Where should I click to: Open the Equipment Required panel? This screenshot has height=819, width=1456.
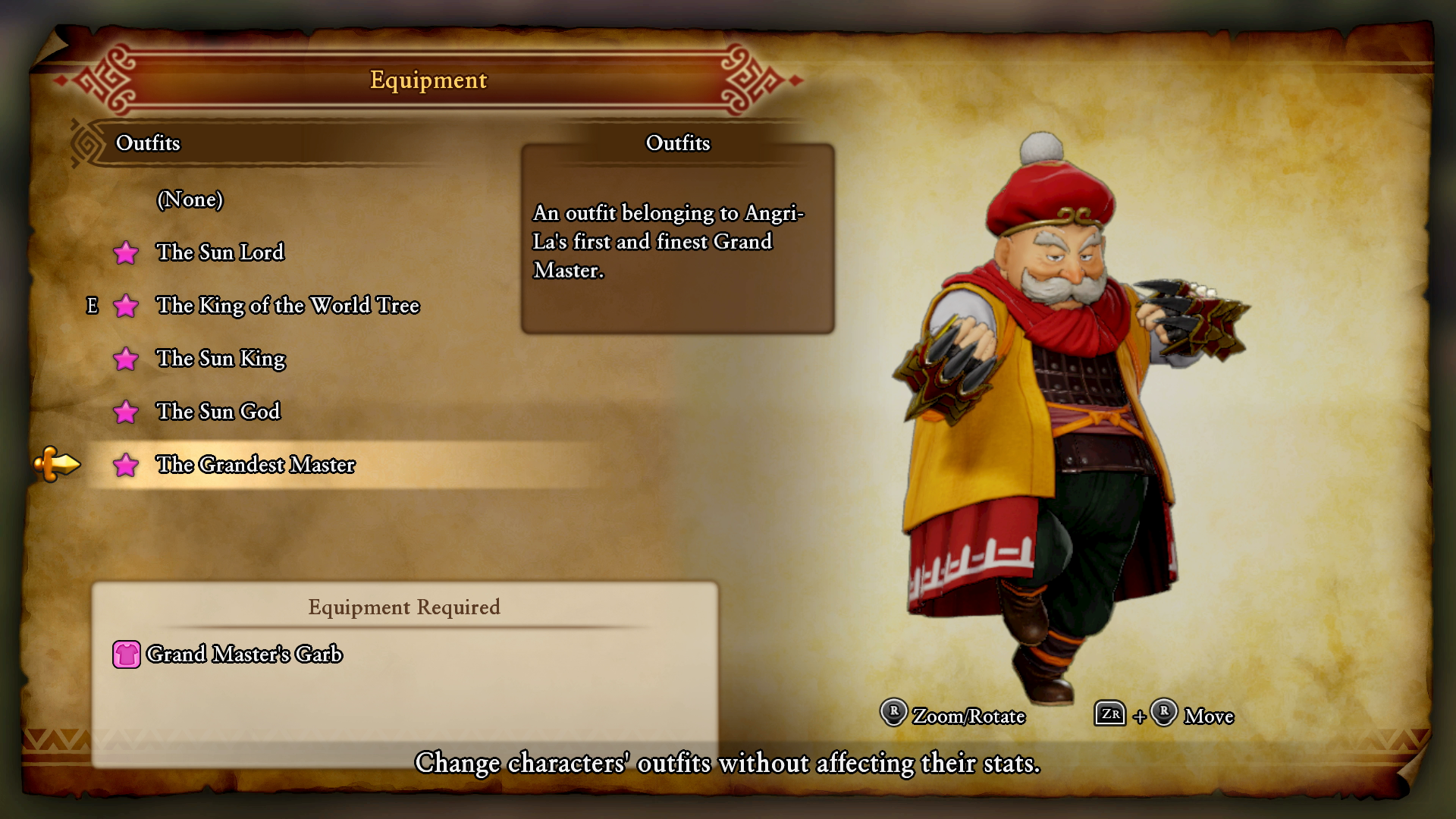(403, 607)
